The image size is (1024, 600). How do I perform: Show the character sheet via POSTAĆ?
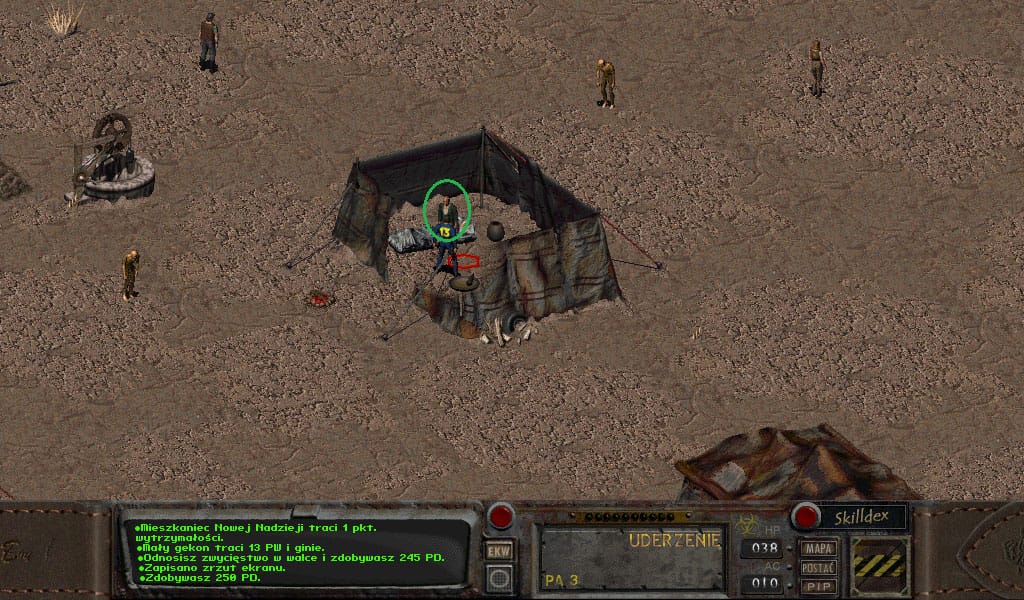pos(819,568)
